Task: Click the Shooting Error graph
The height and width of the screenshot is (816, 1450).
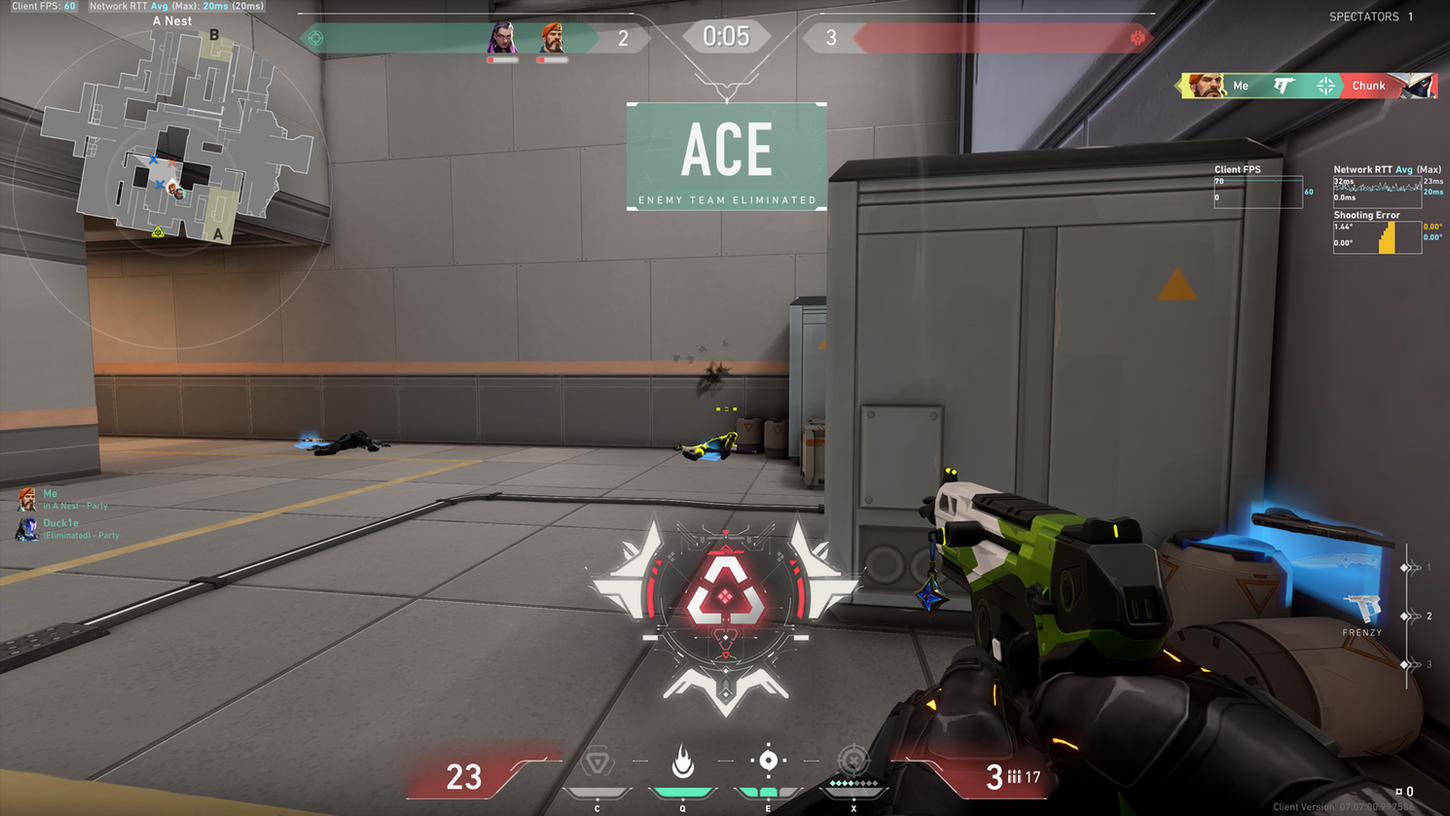Action: [1377, 237]
